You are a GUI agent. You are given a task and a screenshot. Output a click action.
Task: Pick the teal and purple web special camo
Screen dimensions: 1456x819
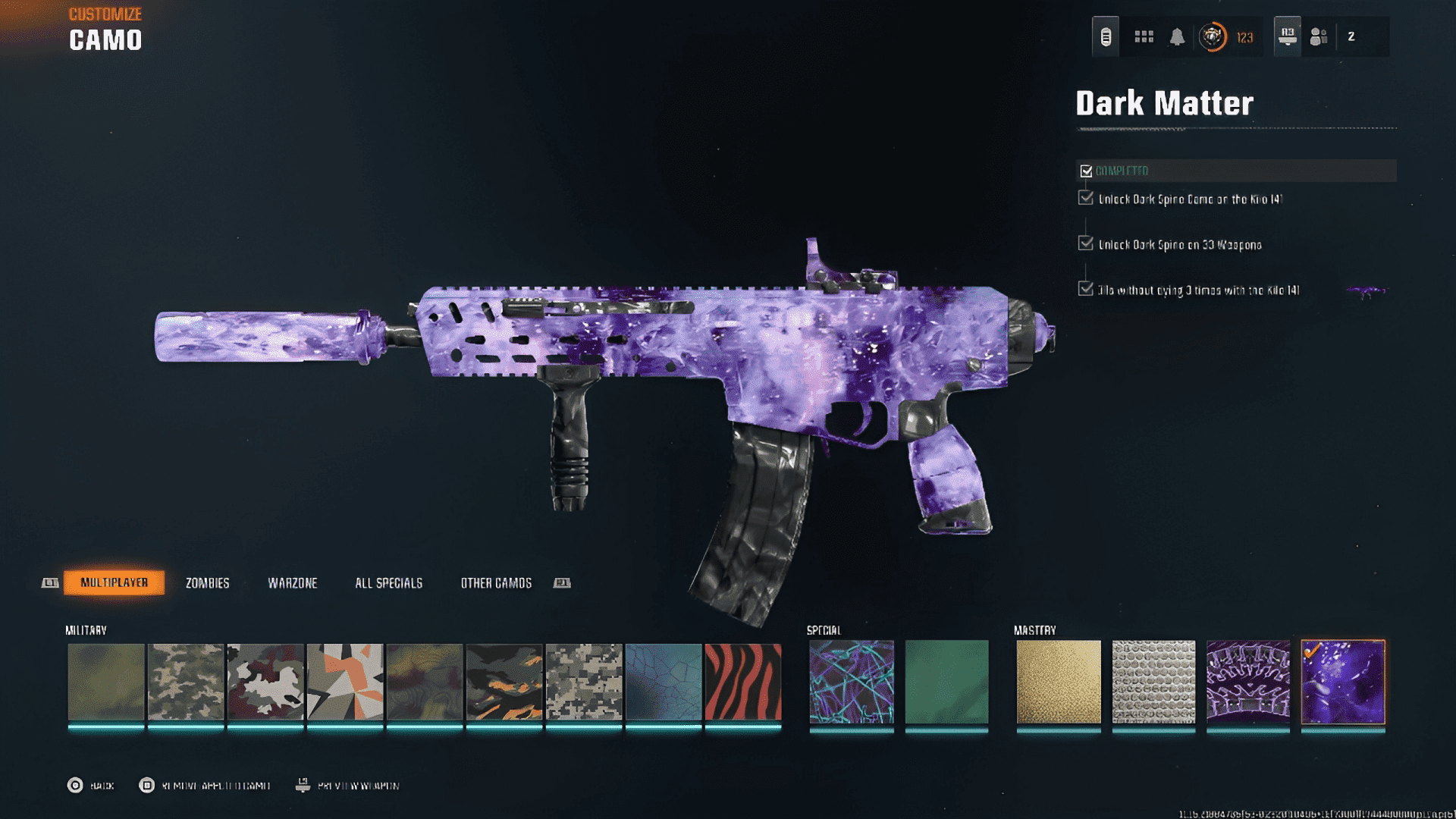click(x=851, y=682)
